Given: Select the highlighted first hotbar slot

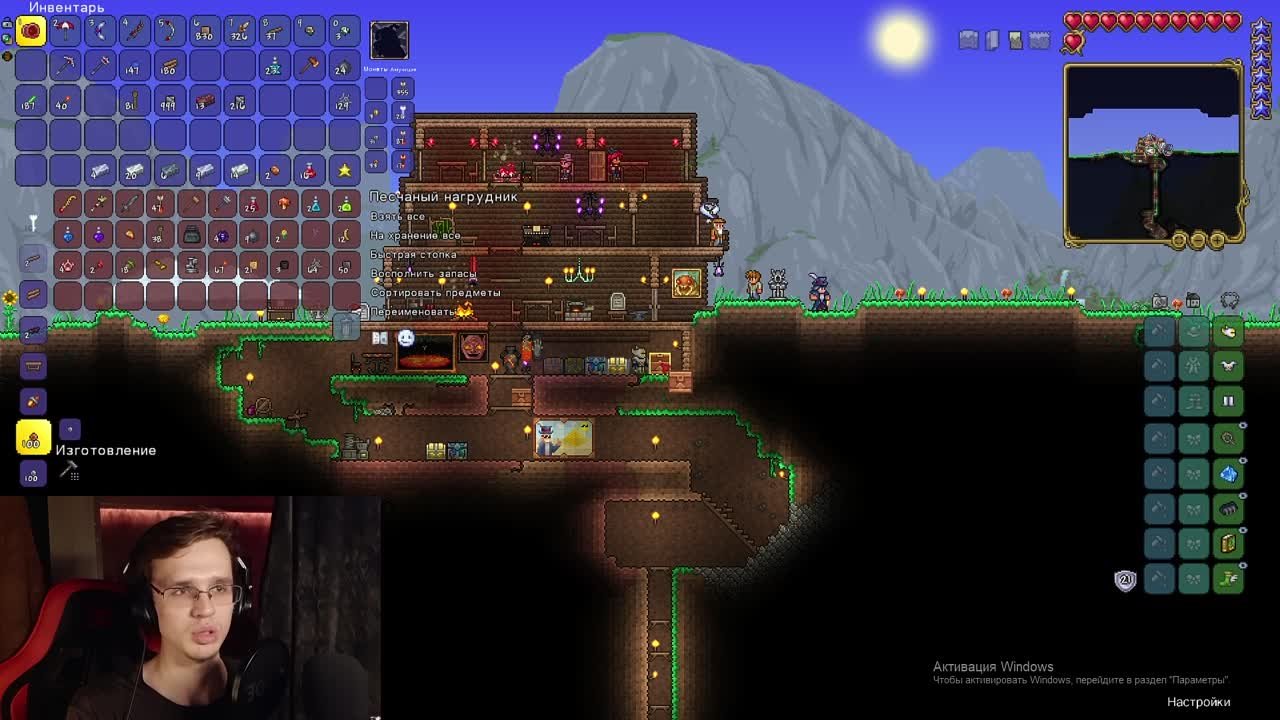Looking at the screenshot, I should tap(31, 31).
